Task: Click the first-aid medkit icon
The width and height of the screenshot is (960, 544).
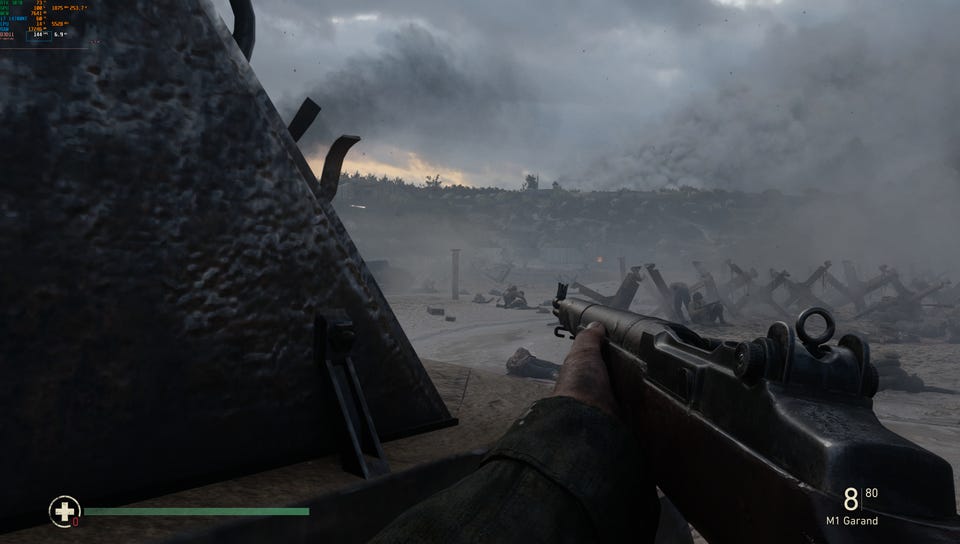Action: (x=64, y=512)
